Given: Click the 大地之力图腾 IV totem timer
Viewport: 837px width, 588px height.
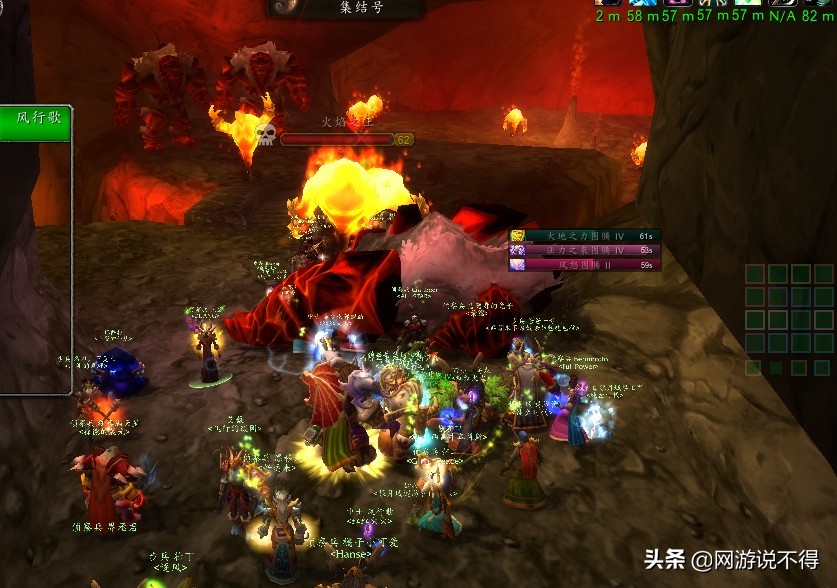Looking at the screenshot, I should (585, 236).
